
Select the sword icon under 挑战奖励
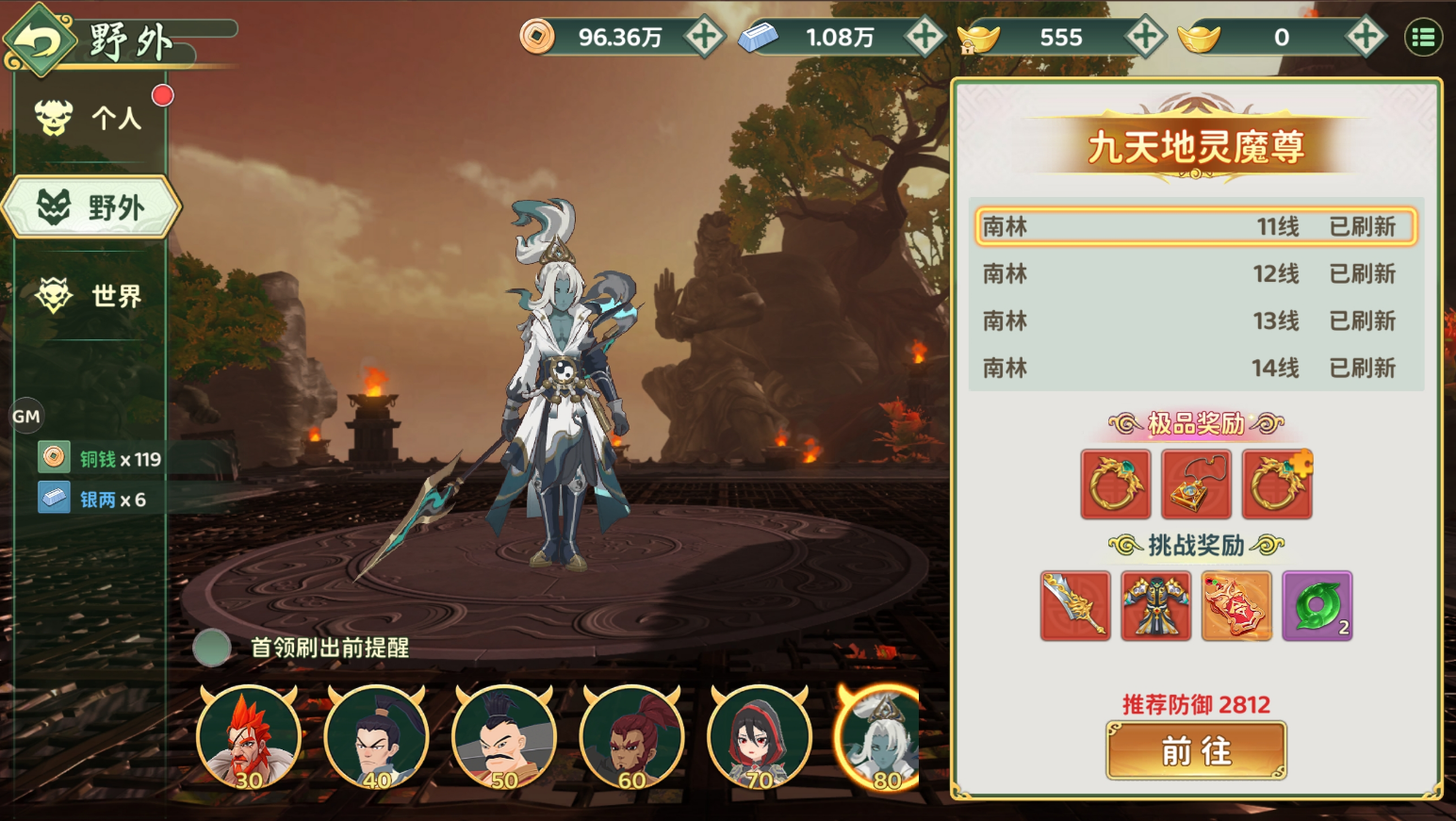coord(1074,606)
